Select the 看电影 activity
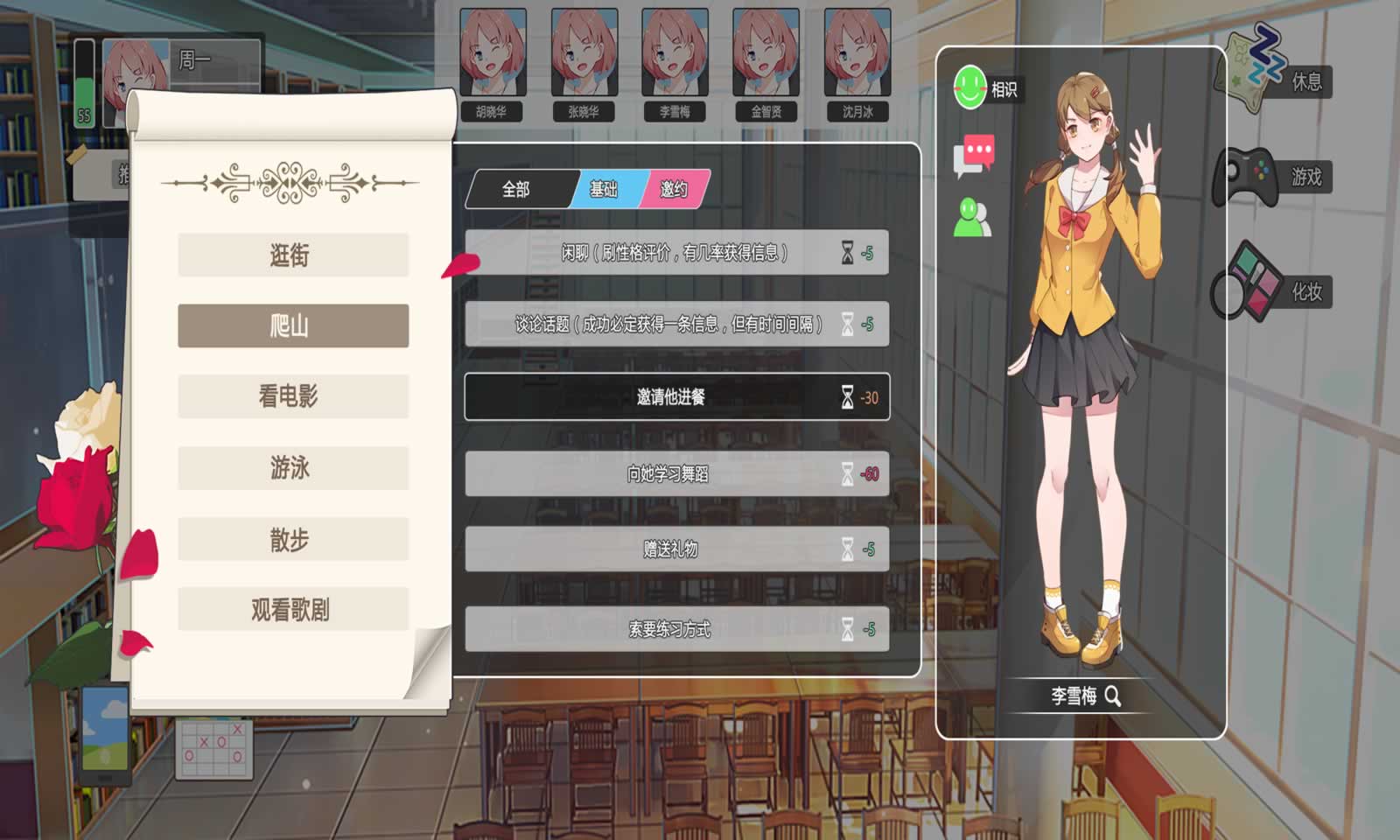1400x840 pixels. coord(292,395)
